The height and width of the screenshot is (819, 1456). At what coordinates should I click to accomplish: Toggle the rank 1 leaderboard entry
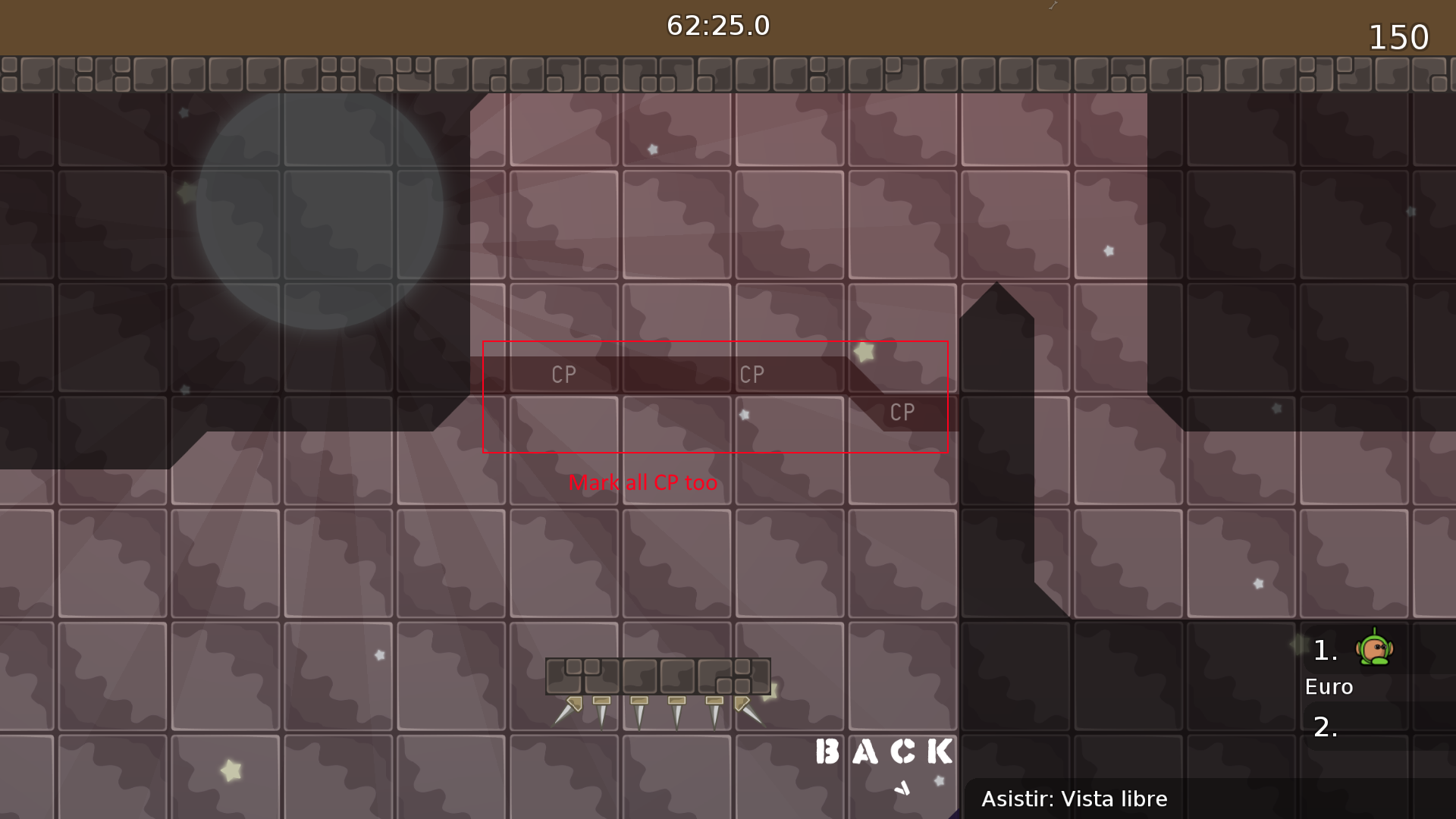1325,650
